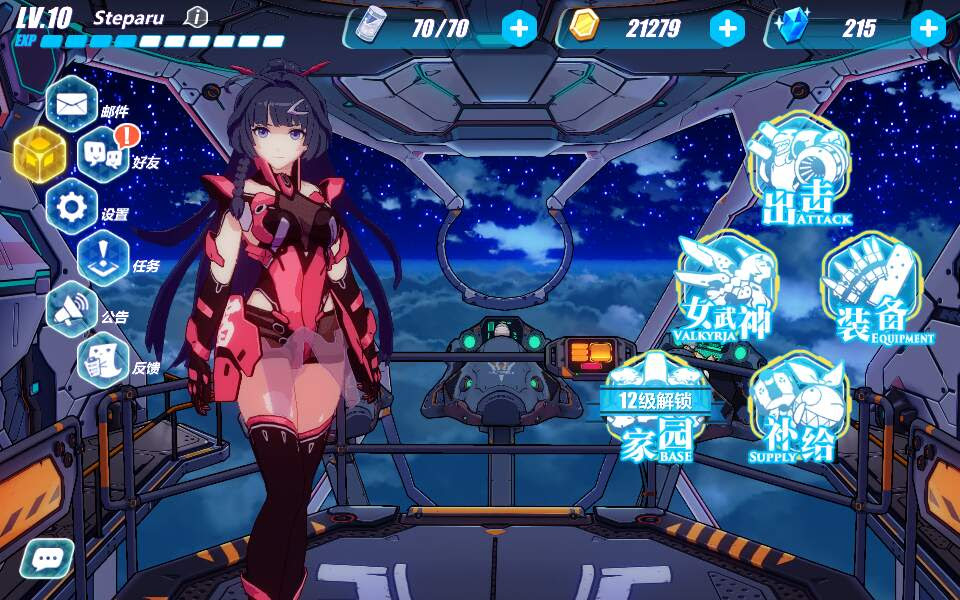This screenshot has width=960, height=600.
Task: Buy crystals with the plus button
Action: coord(928,28)
